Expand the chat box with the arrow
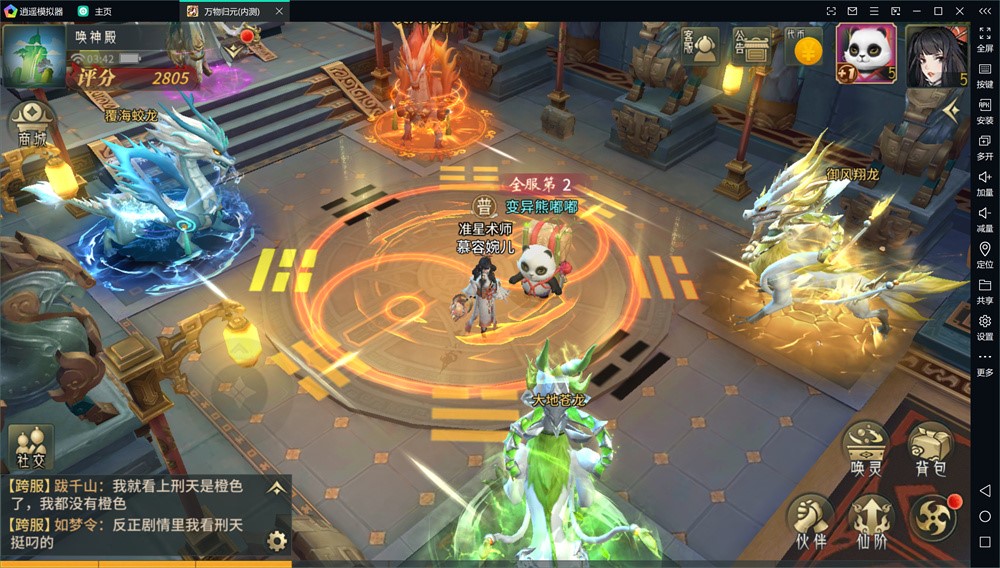 (277, 487)
